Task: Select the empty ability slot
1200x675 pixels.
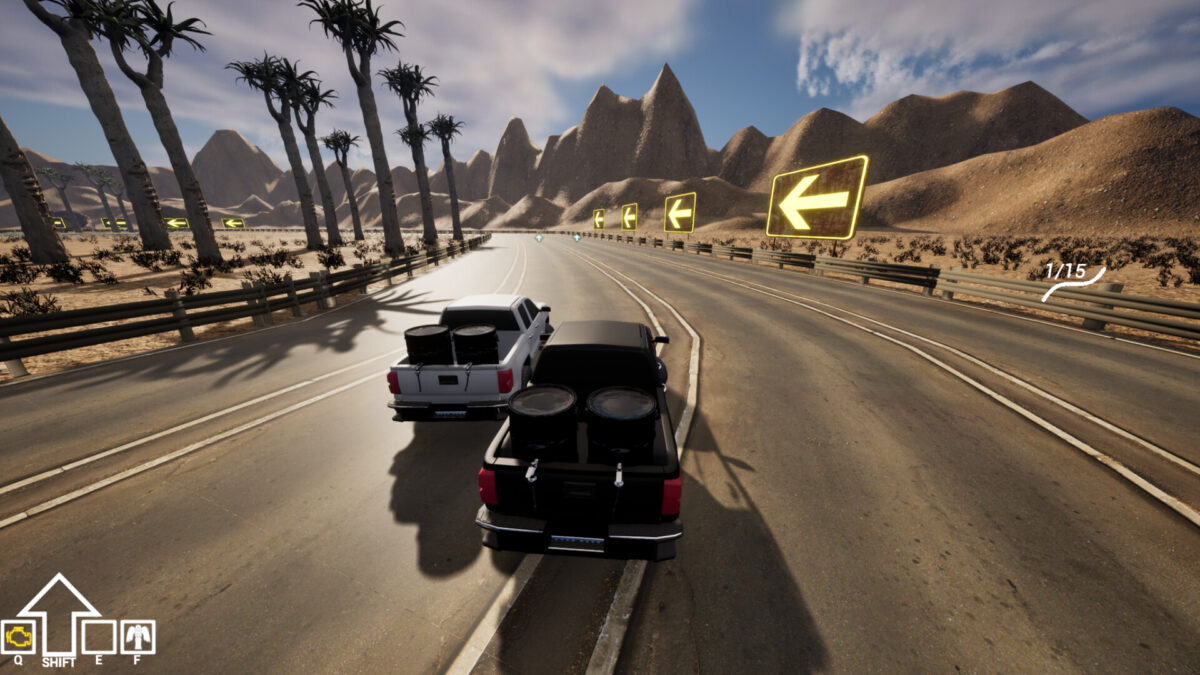Action: point(98,637)
